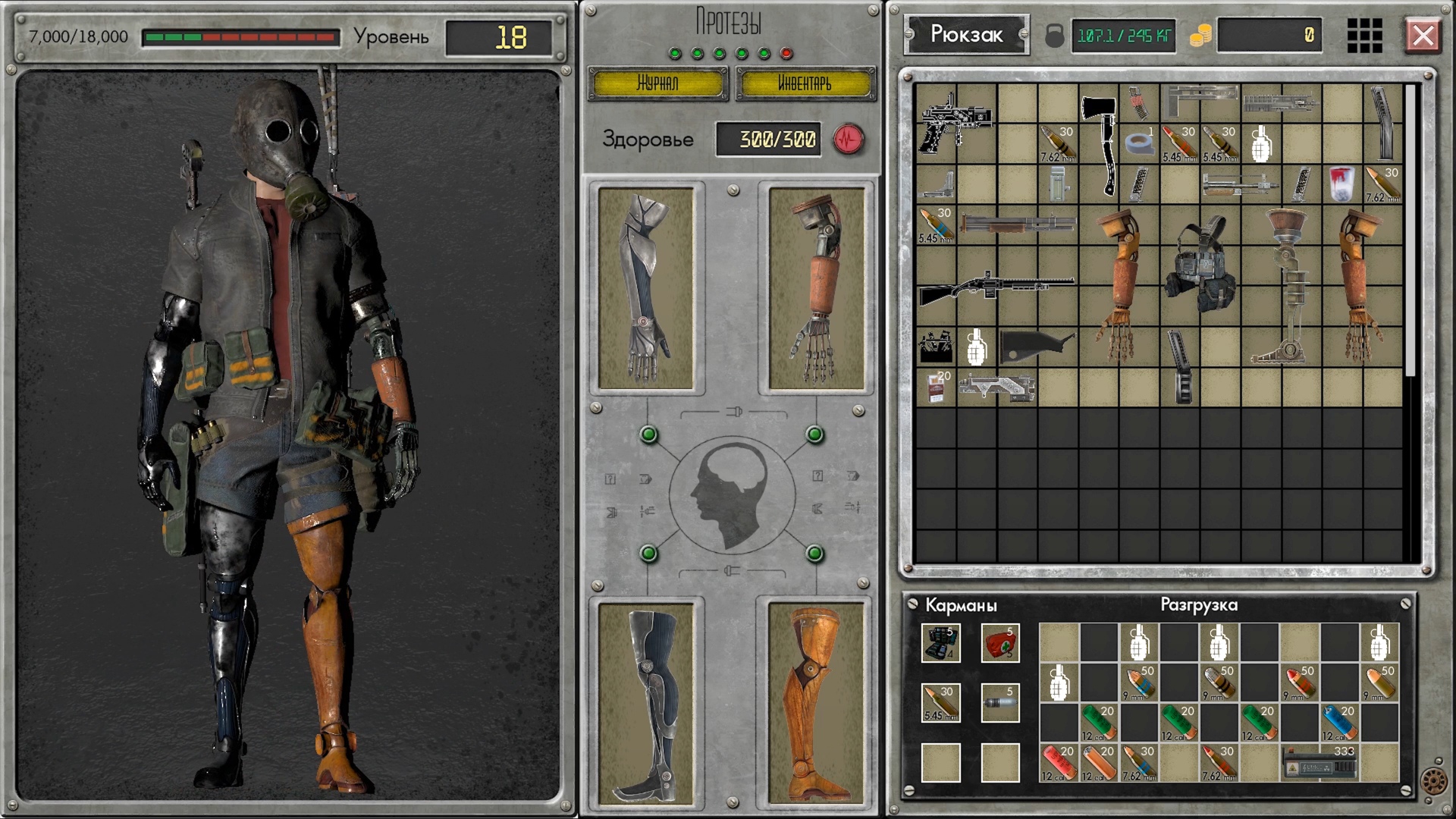
Task: Toggle the red status light above Журнал
Action: [x=786, y=53]
